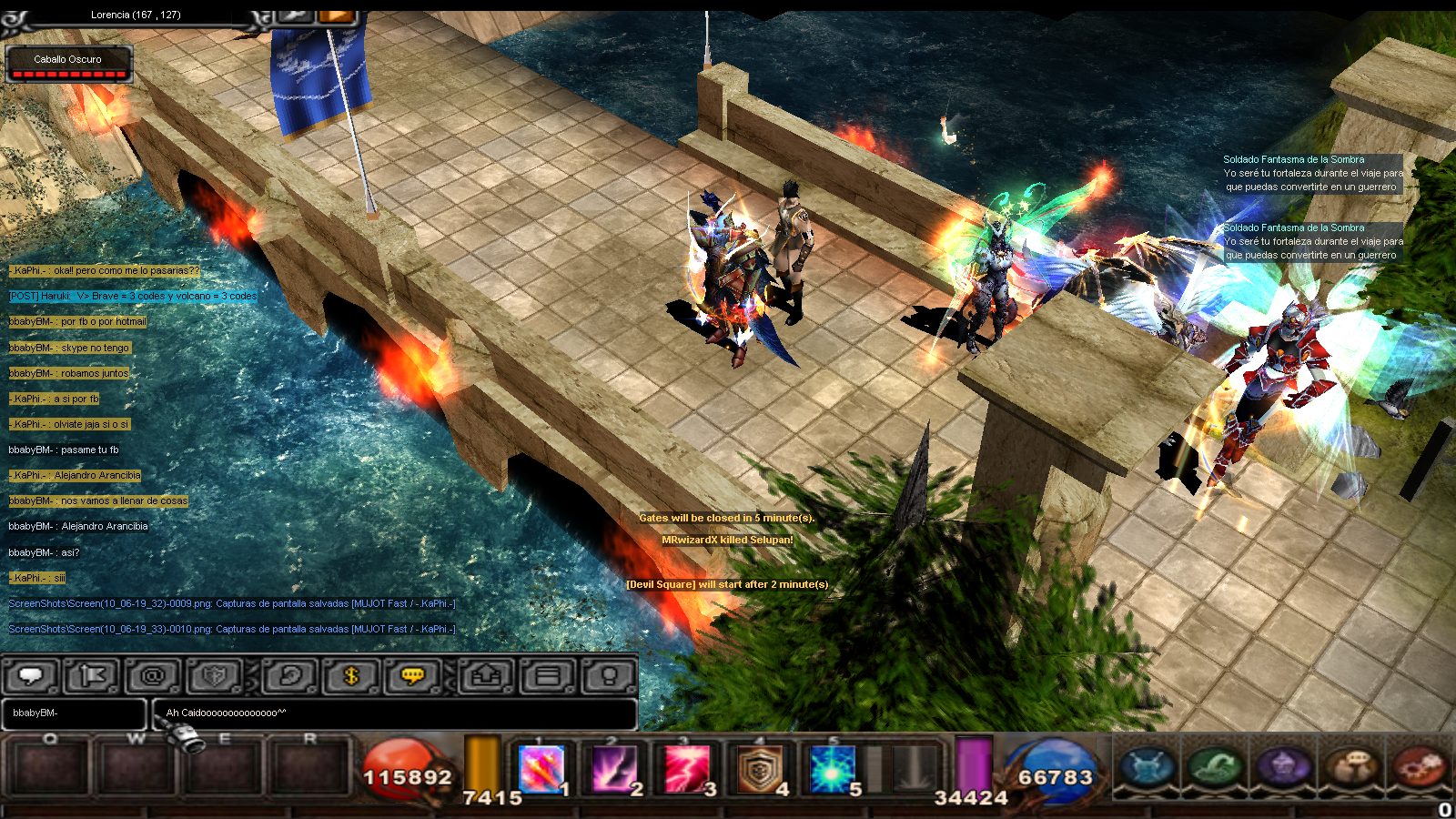
Task: Activate the shield skill in slot 4
Action: coord(760,769)
